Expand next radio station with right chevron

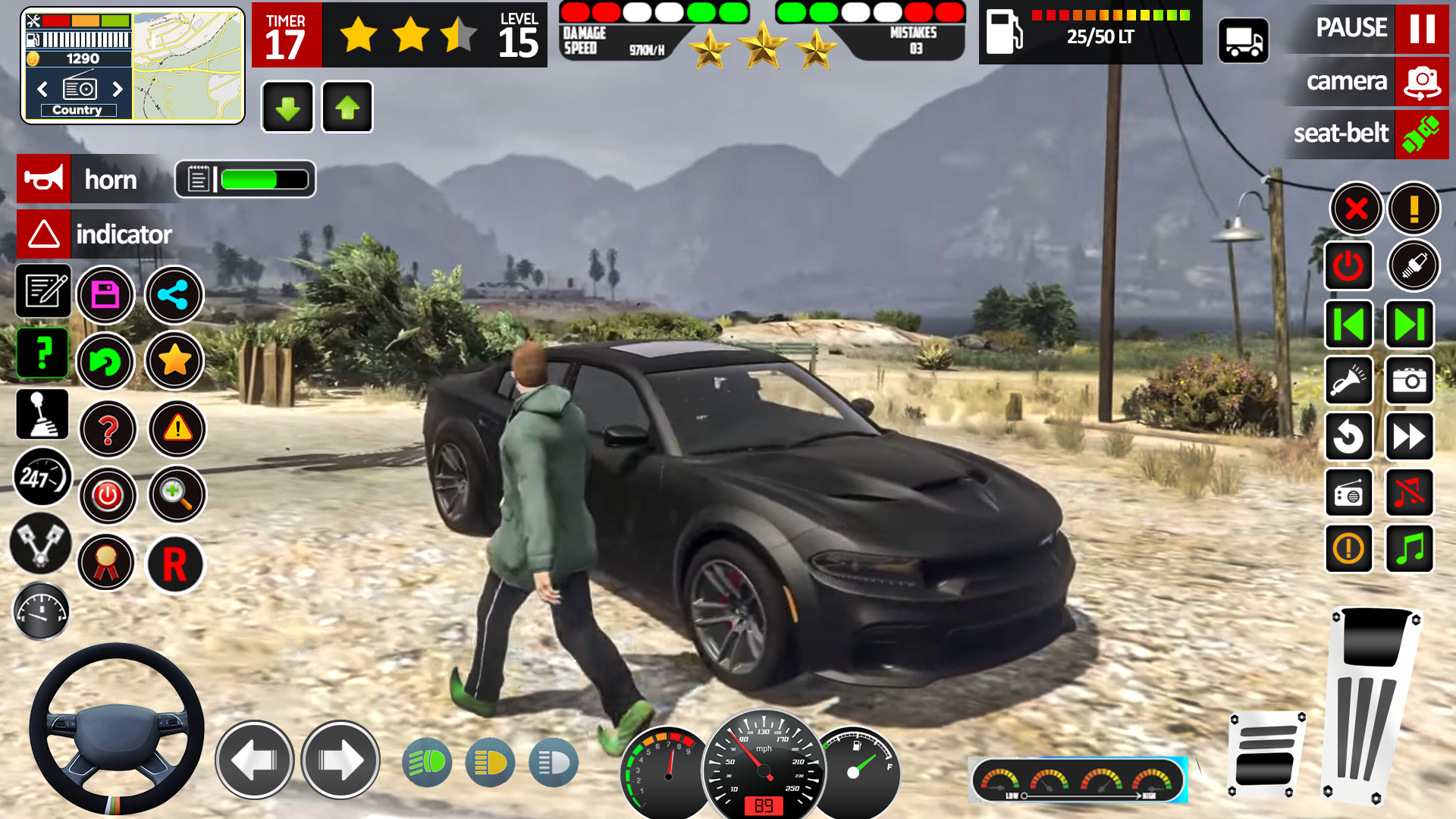point(118,89)
